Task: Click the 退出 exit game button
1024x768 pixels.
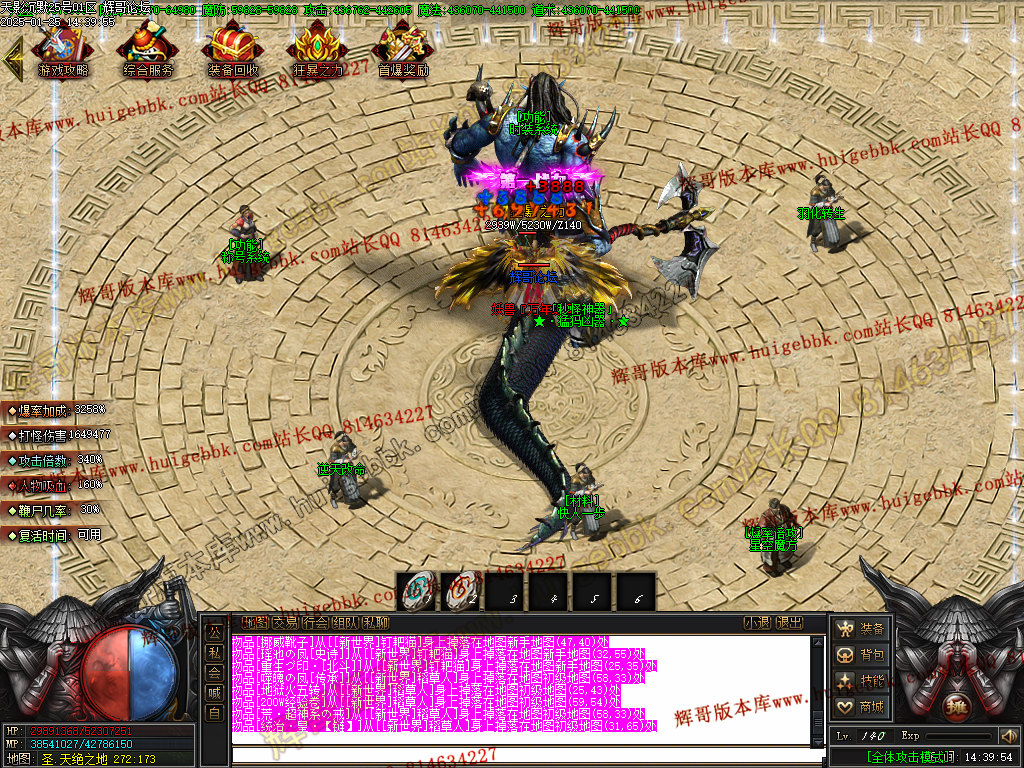Action: (x=789, y=622)
